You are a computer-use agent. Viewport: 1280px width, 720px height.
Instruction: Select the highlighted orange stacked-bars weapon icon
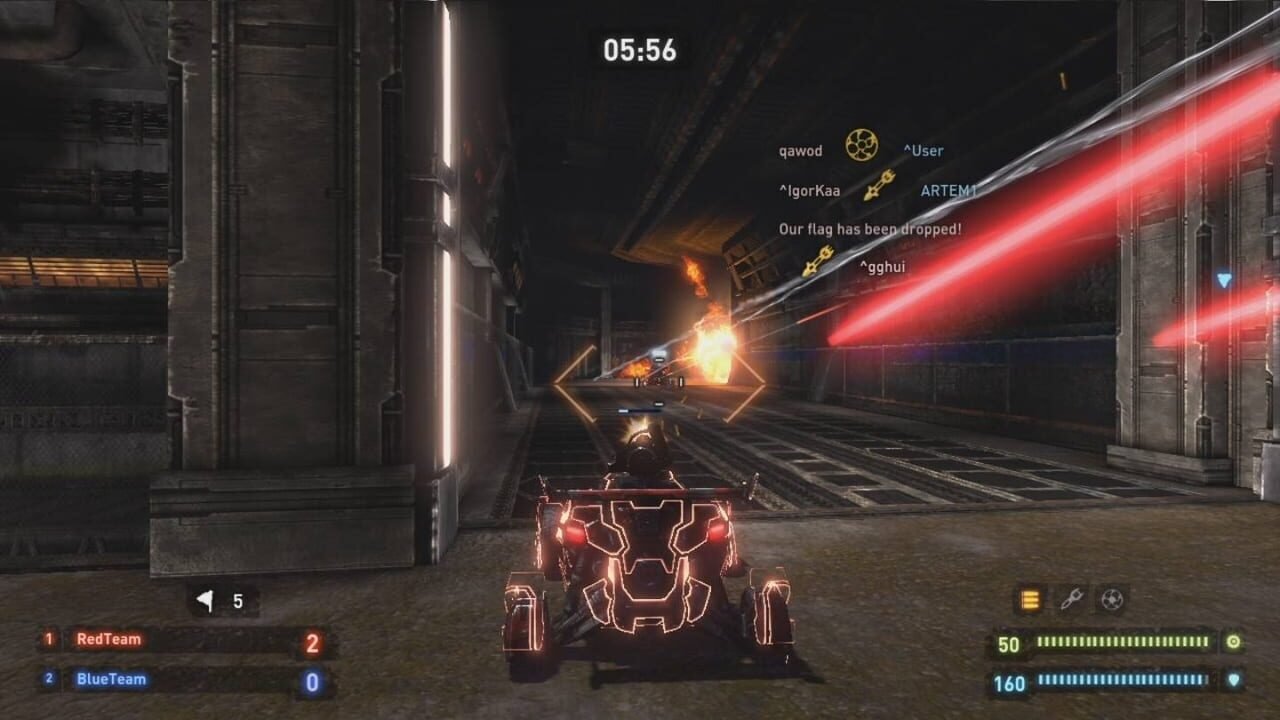[1029, 600]
